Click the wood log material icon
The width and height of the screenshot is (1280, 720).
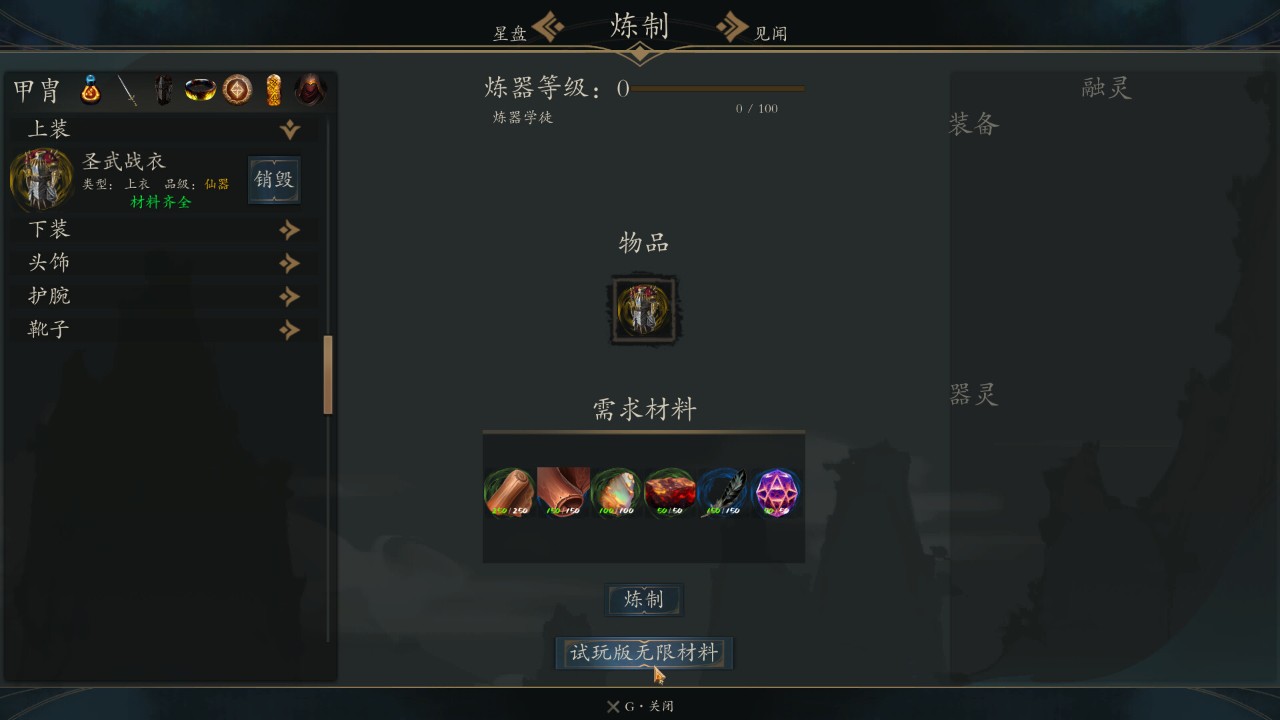[x=511, y=491]
